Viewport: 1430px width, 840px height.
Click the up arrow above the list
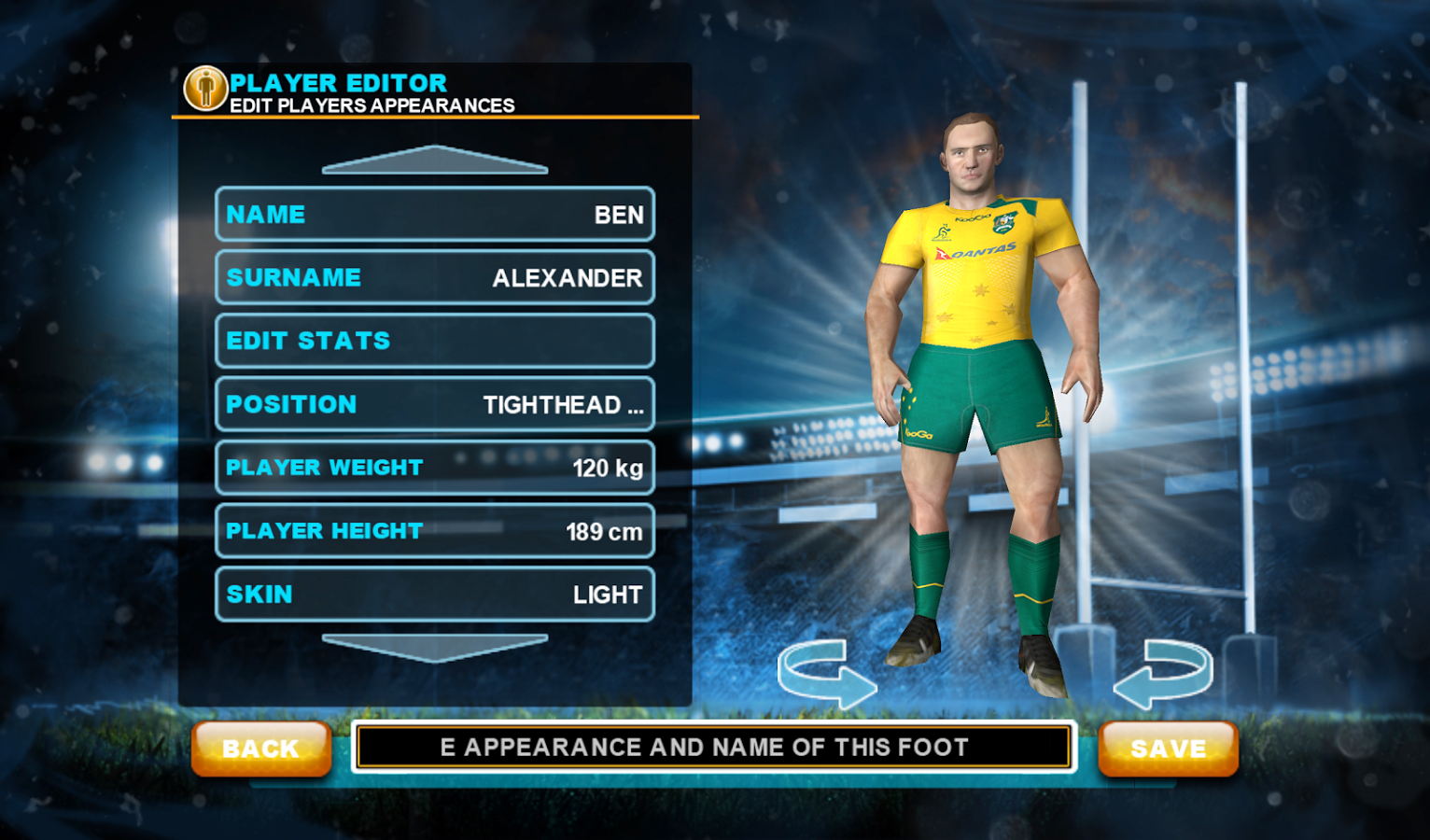coord(435,161)
